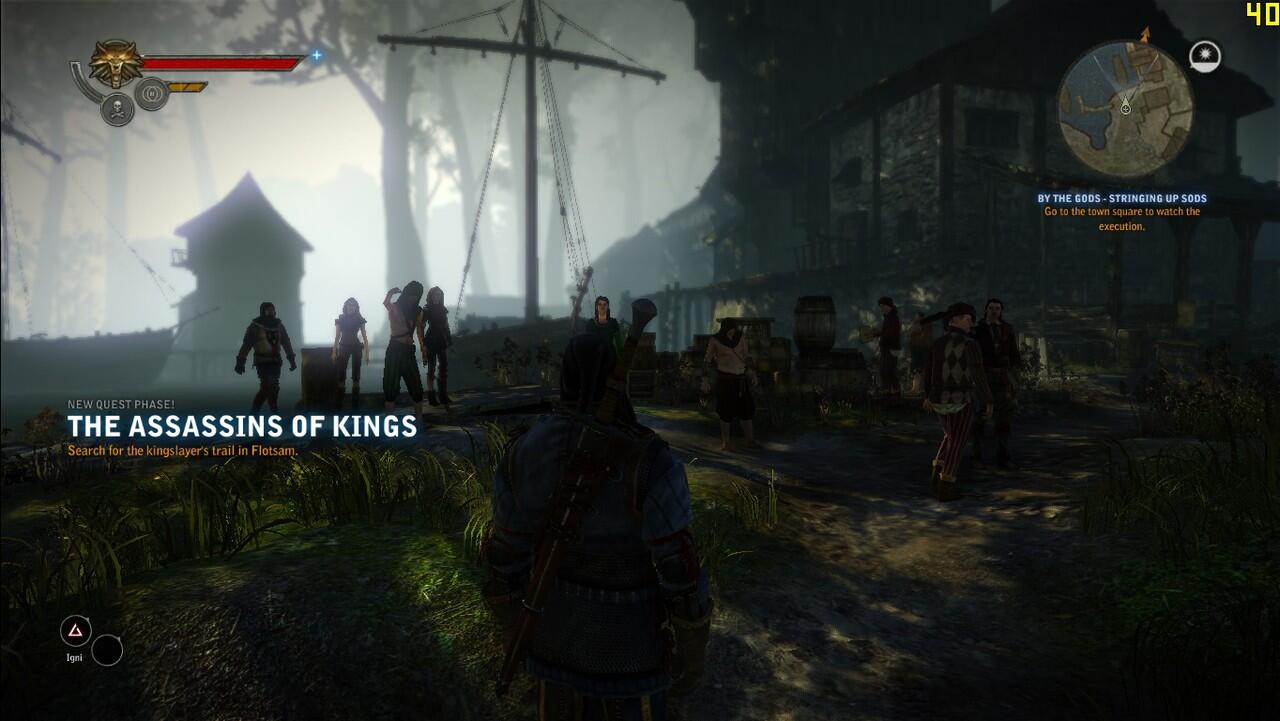Select the skull and crossbones toxicity icon
Viewport: 1280px width, 721px height.
coord(117,109)
